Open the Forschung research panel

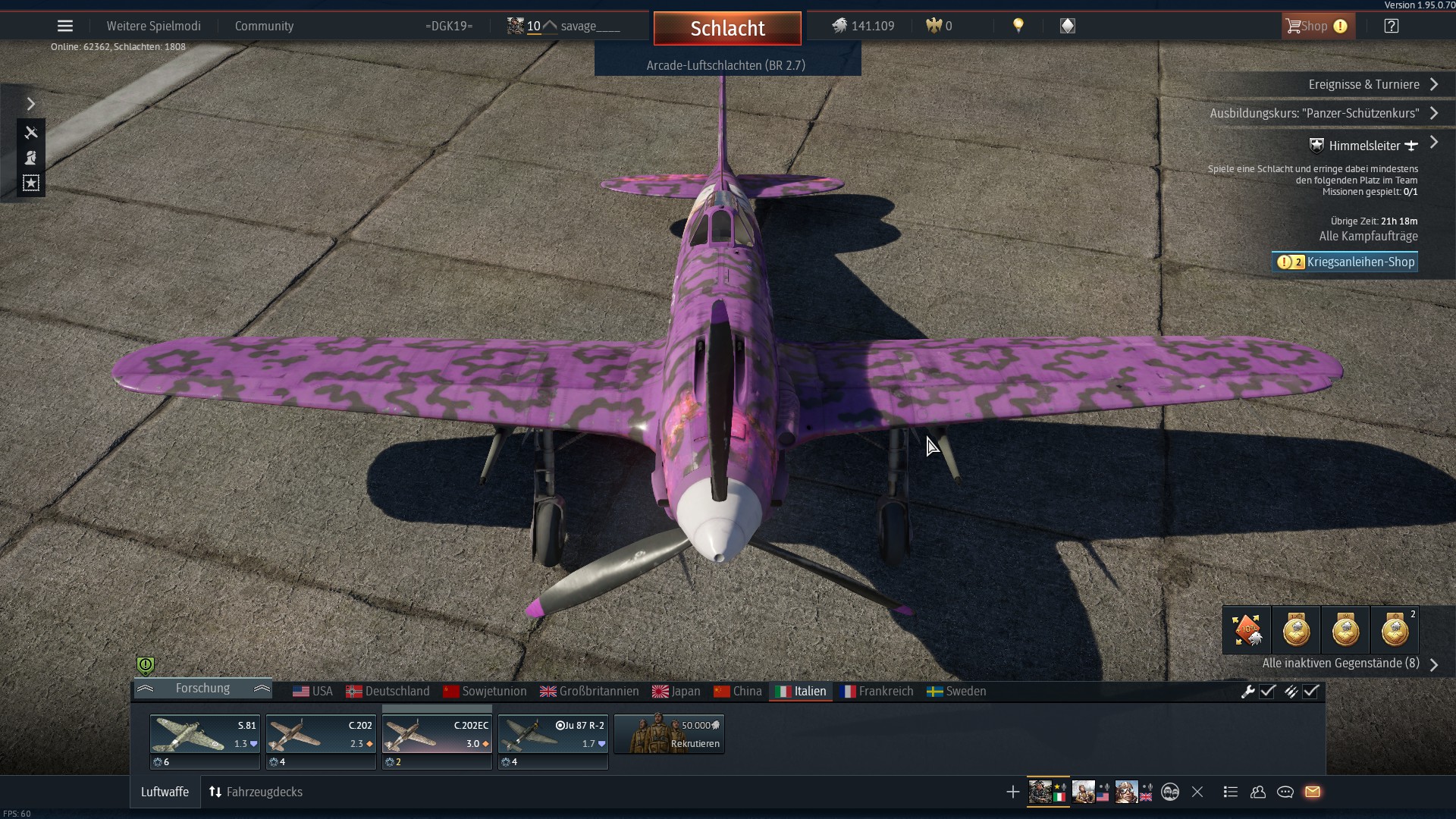[x=202, y=688]
